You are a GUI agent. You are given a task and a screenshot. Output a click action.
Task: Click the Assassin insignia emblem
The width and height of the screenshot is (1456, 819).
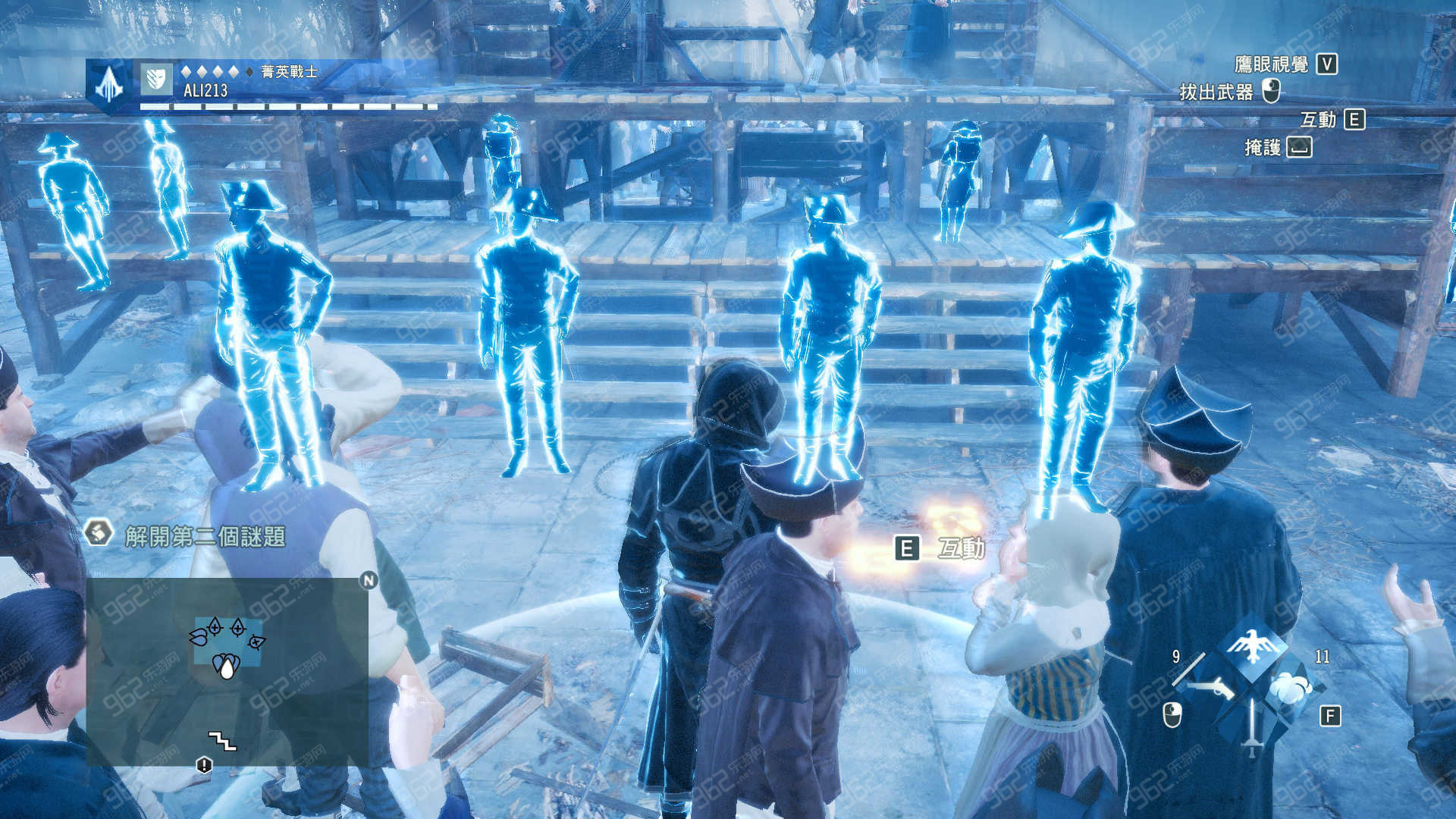pos(109,85)
